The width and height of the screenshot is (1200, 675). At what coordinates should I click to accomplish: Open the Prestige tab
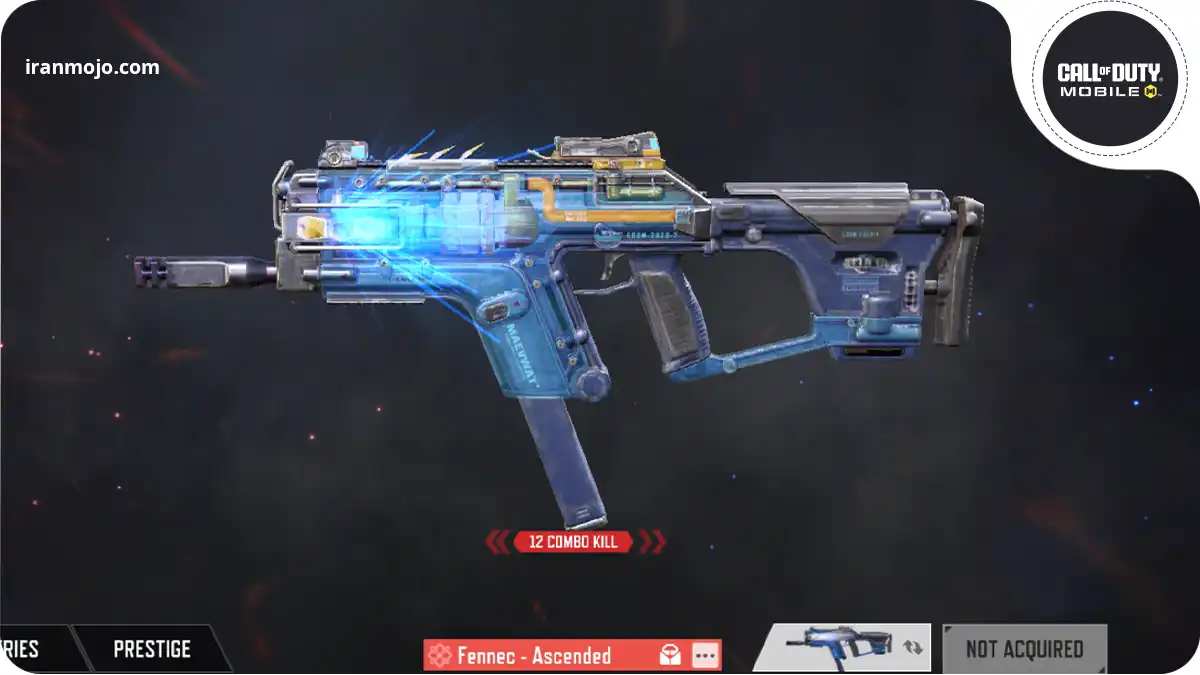(152, 649)
